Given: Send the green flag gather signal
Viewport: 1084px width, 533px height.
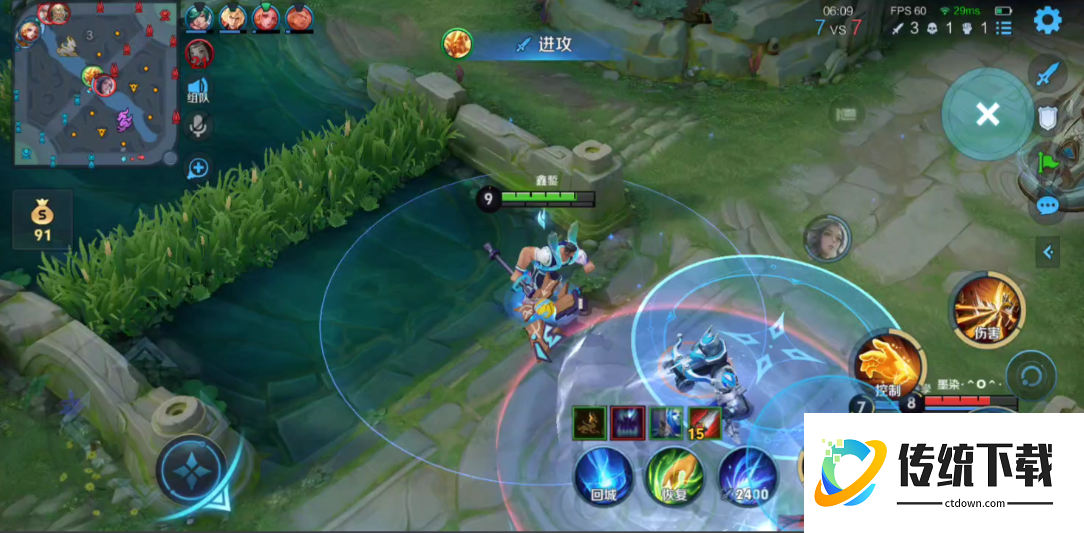Looking at the screenshot, I should (1047, 162).
